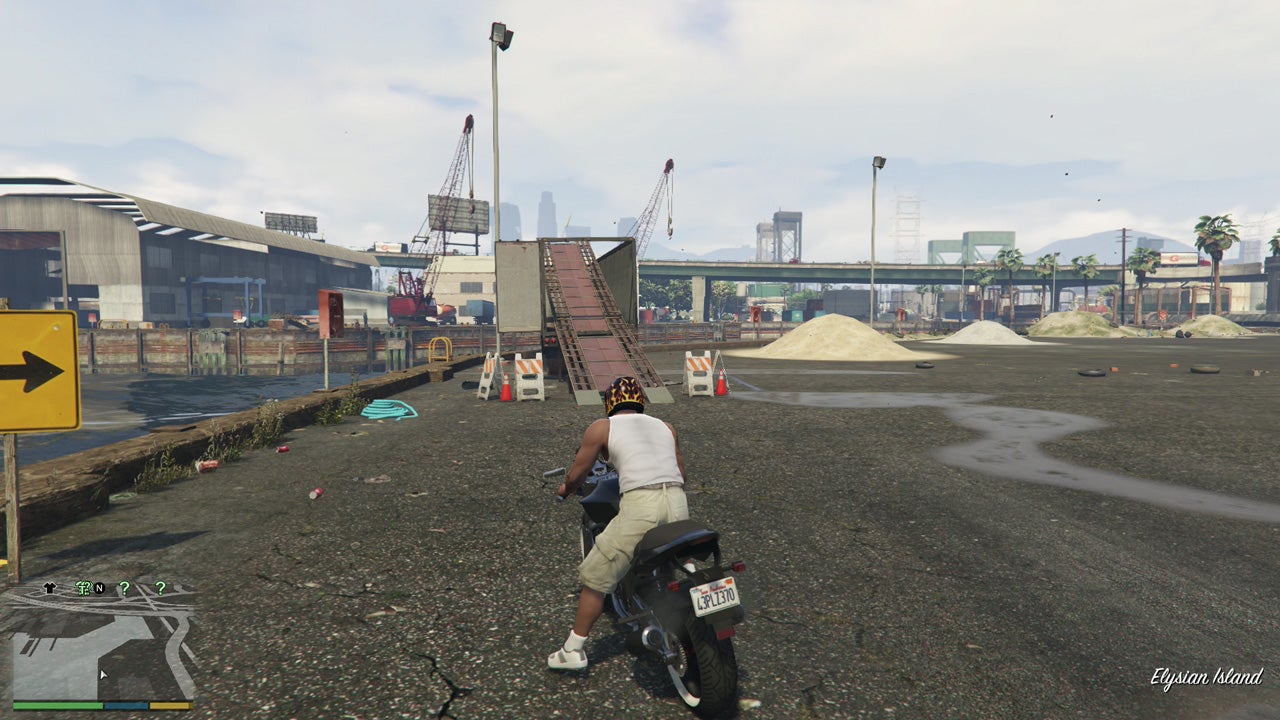Select the rightmost question mark mission blip
The height and width of the screenshot is (720, 1280).
[160, 588]
